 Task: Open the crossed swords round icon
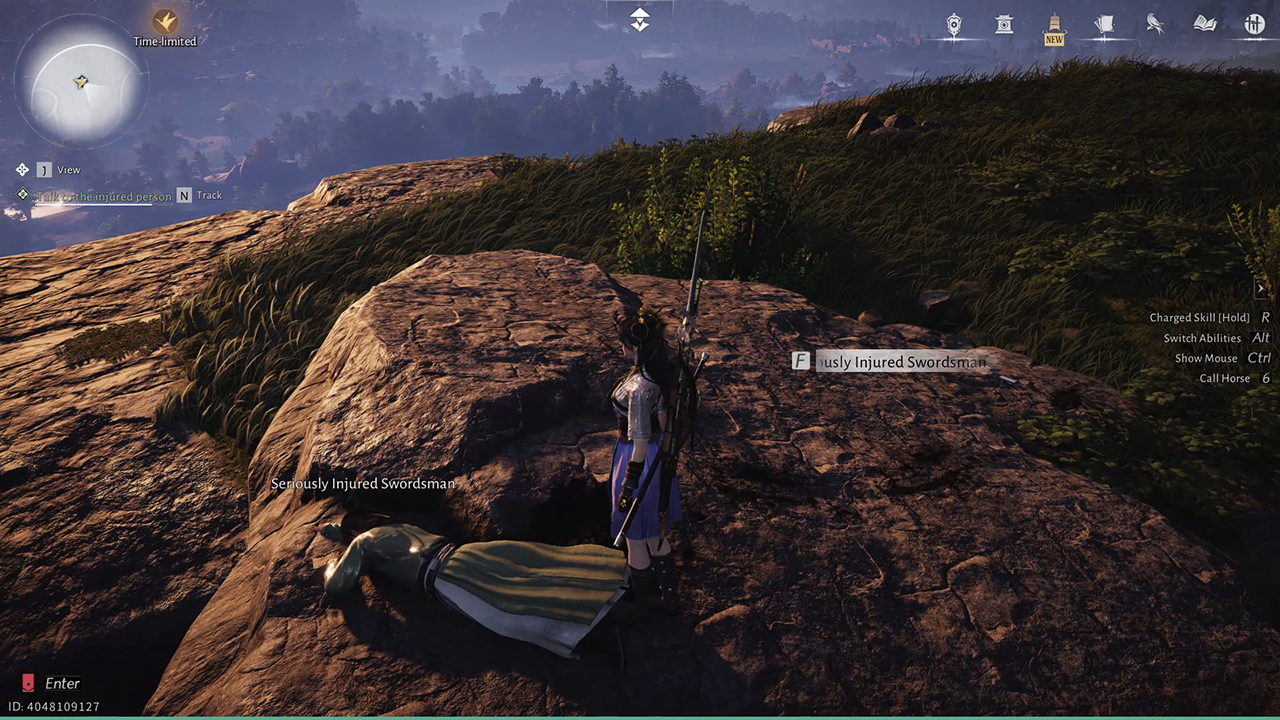1254,25
